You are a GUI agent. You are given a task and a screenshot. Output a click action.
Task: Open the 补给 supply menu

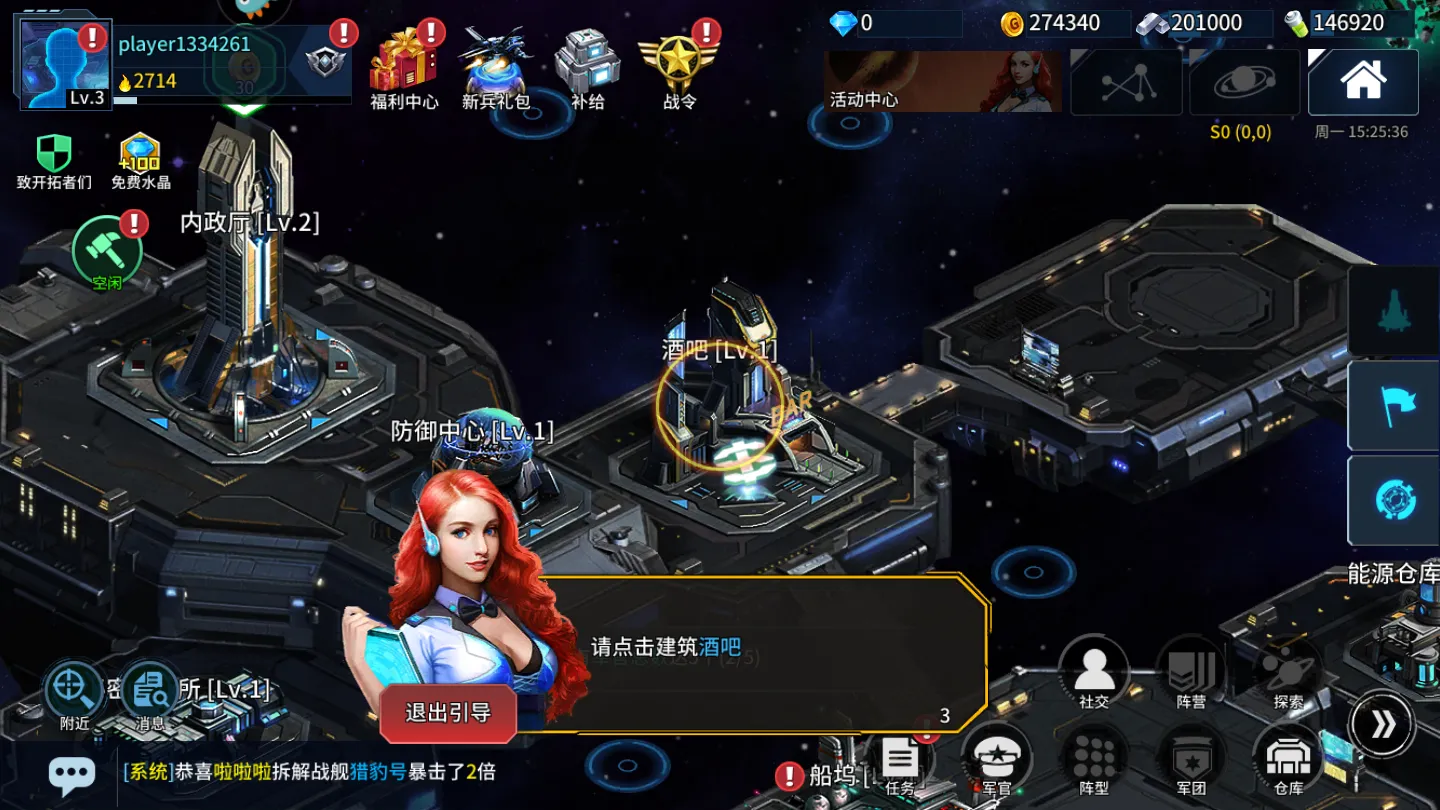click(587, 66)
